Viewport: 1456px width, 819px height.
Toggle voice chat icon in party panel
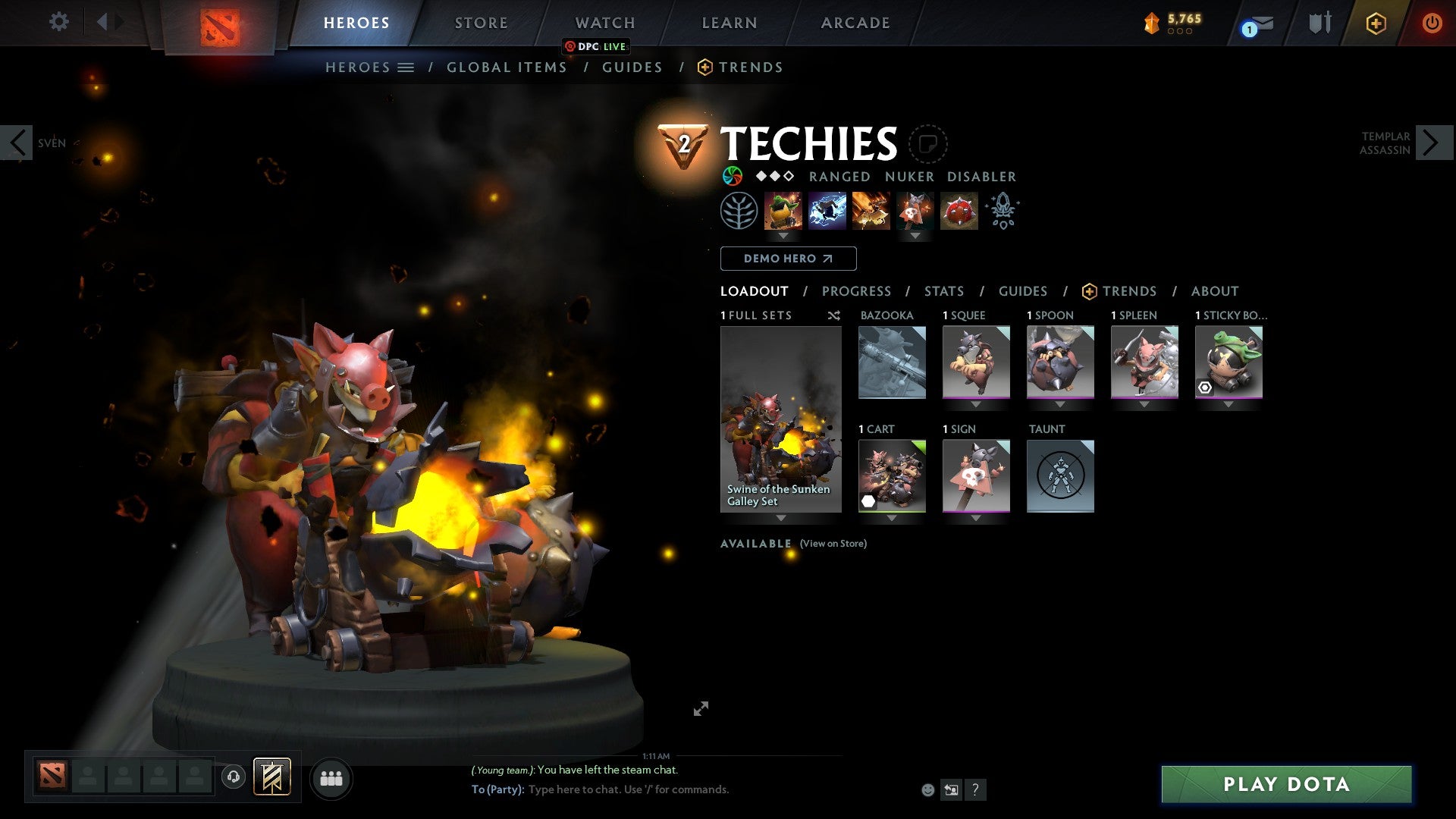[x=234, y=777]
